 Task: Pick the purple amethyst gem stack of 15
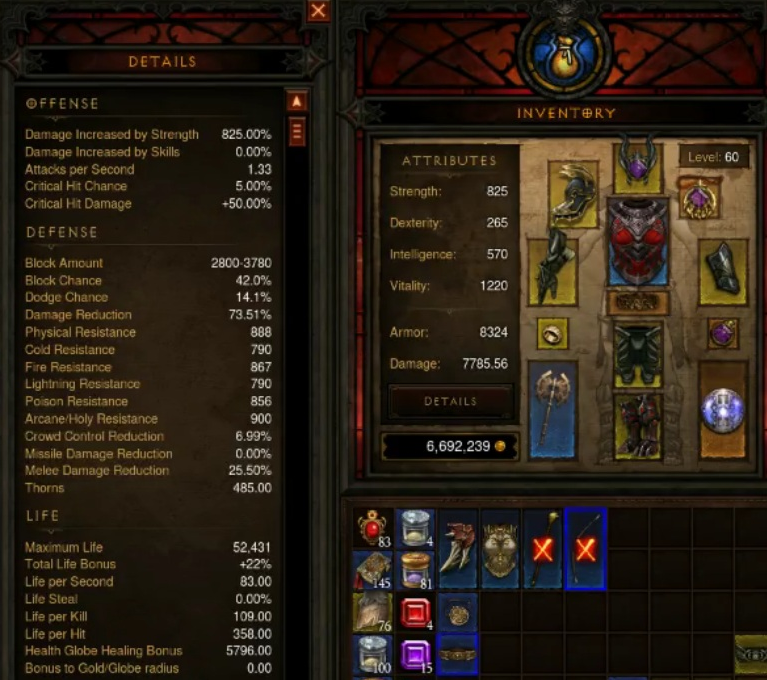pos(416,655)
